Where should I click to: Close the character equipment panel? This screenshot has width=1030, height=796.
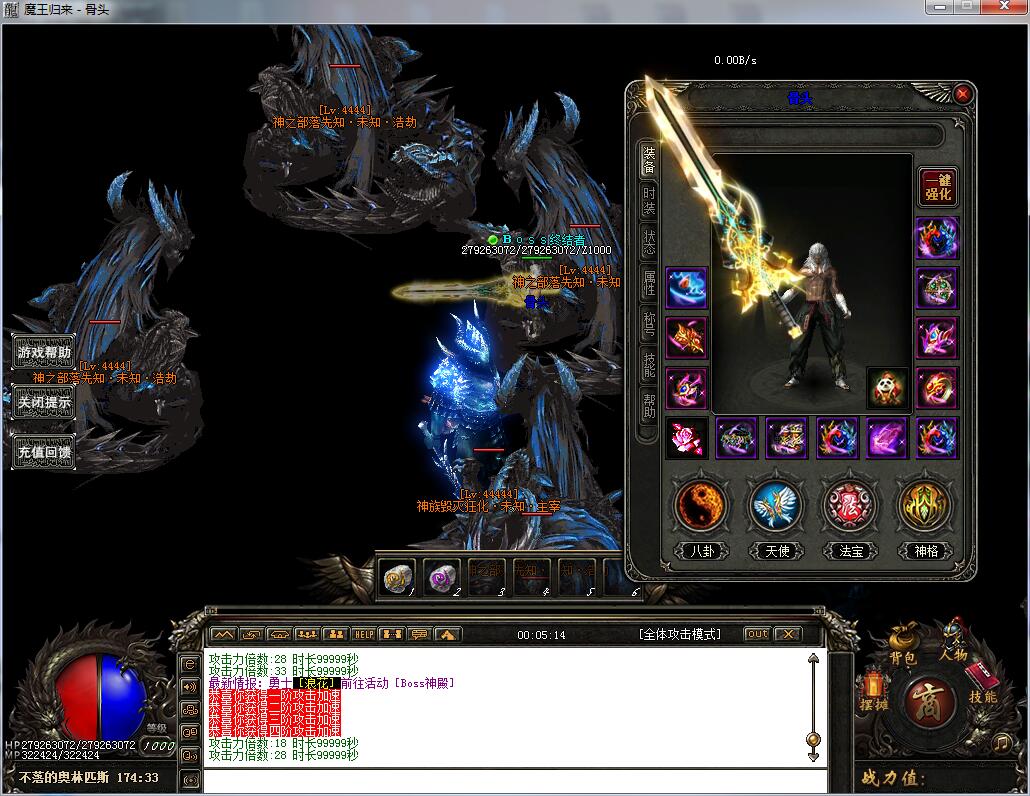tap(962, 94)
